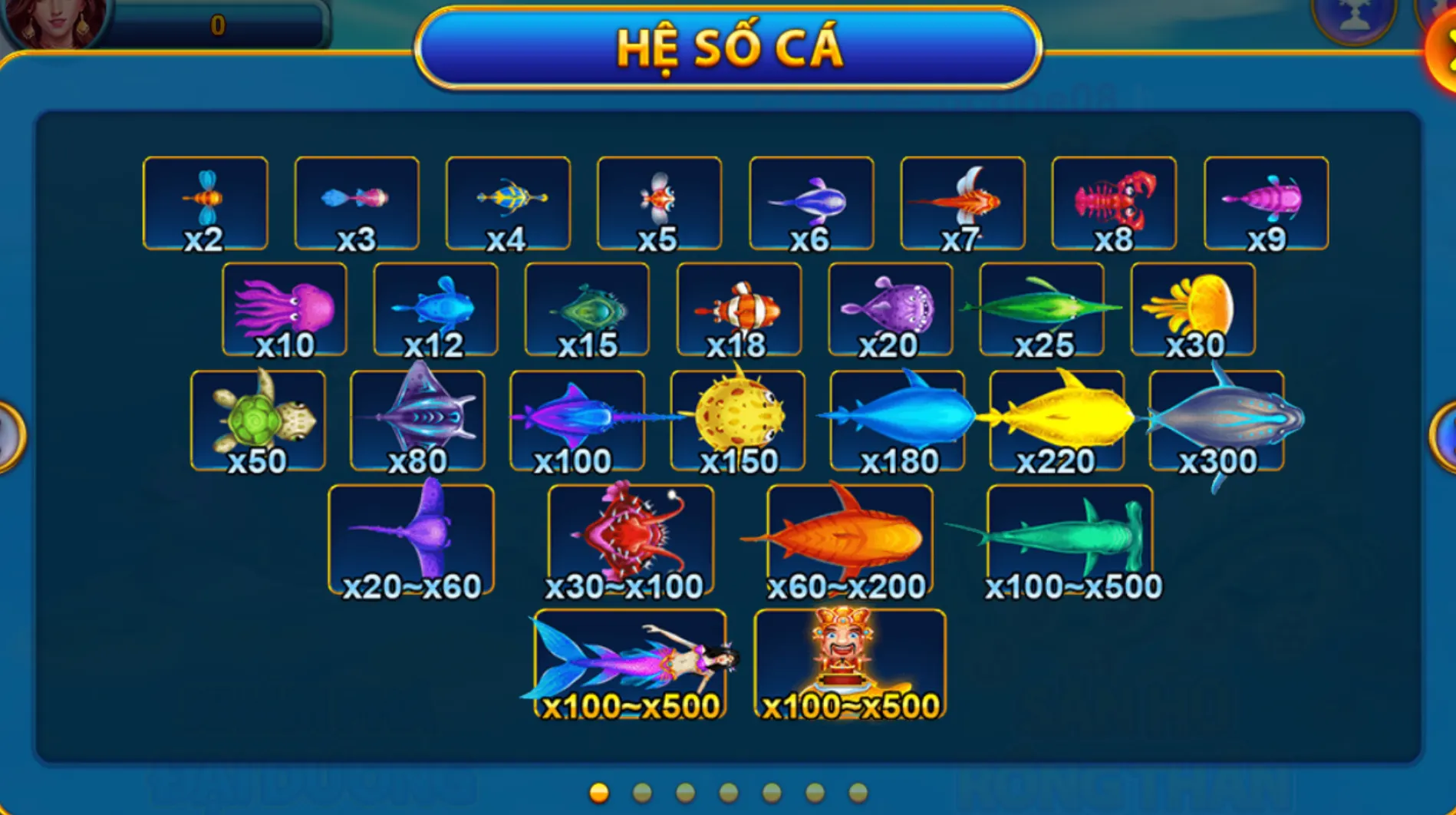Open the x10 purple octopus multiplier
The image size is (1456, 815).
[284, 307]
